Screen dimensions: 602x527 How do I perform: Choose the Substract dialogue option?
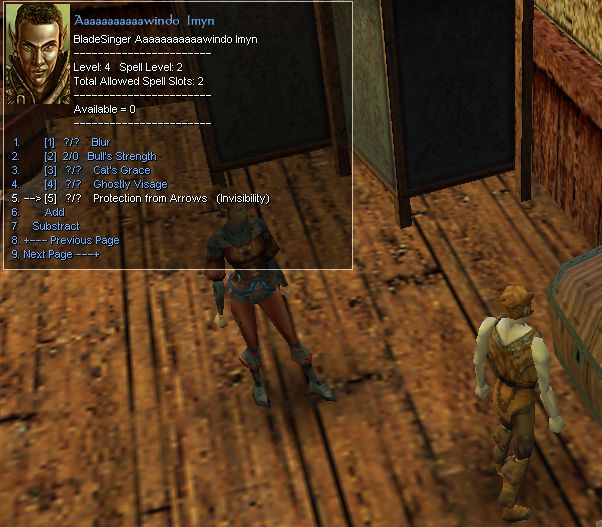click(56, 226)
